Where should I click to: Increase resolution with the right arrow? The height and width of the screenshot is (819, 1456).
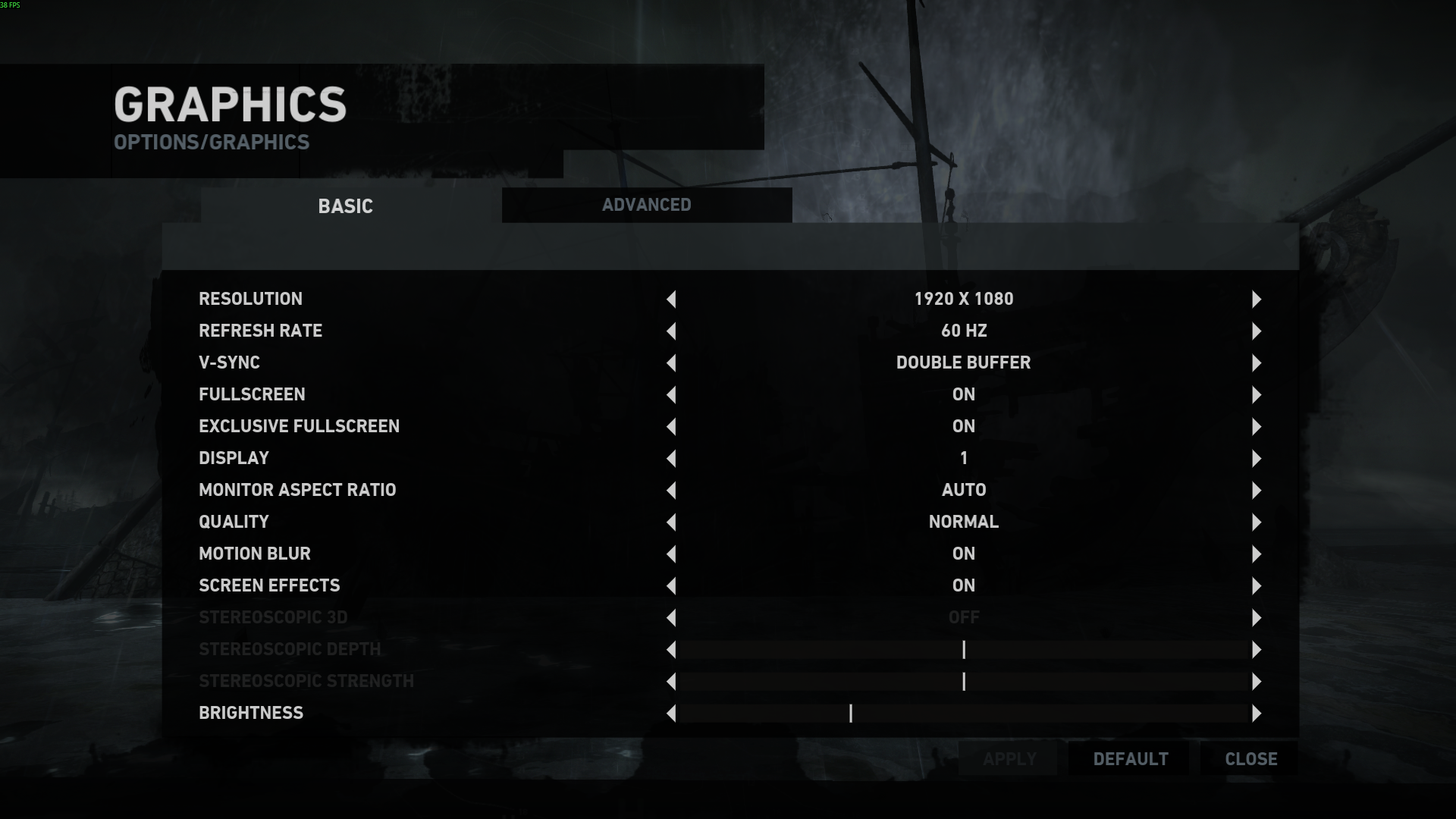(1257, 300)
